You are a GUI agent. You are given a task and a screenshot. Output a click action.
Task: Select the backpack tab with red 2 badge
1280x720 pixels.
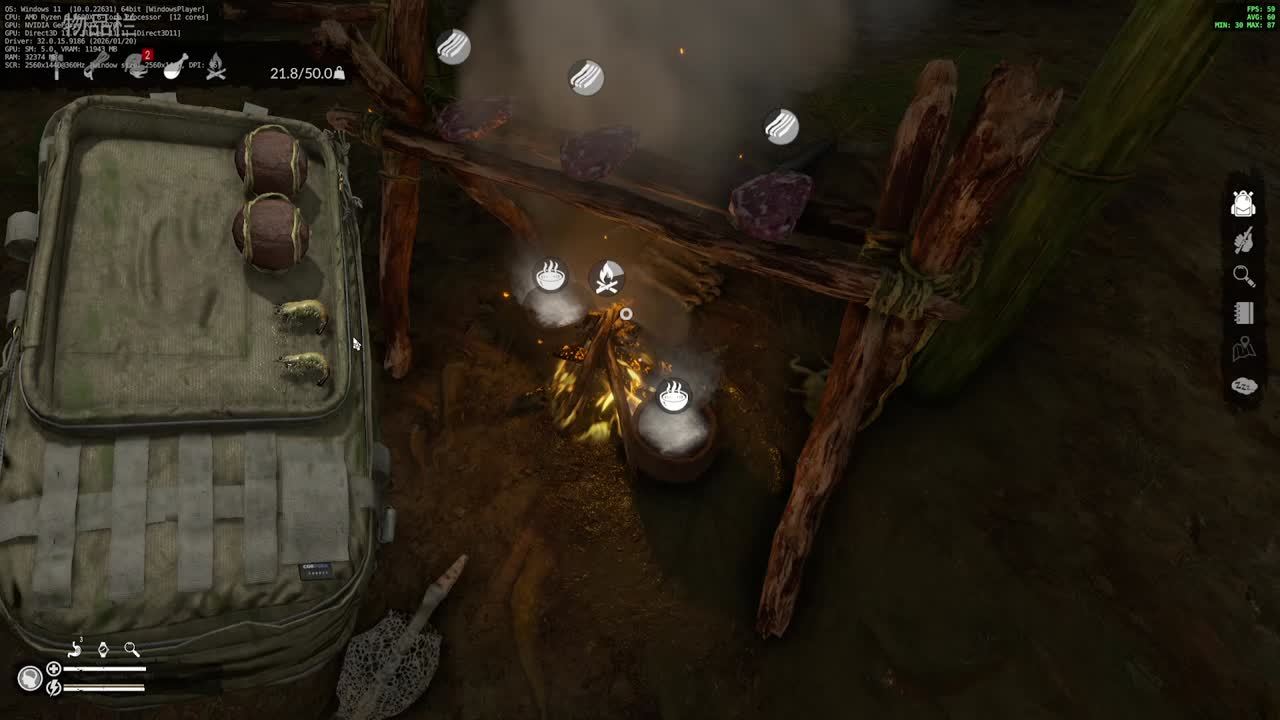point(138,67)
